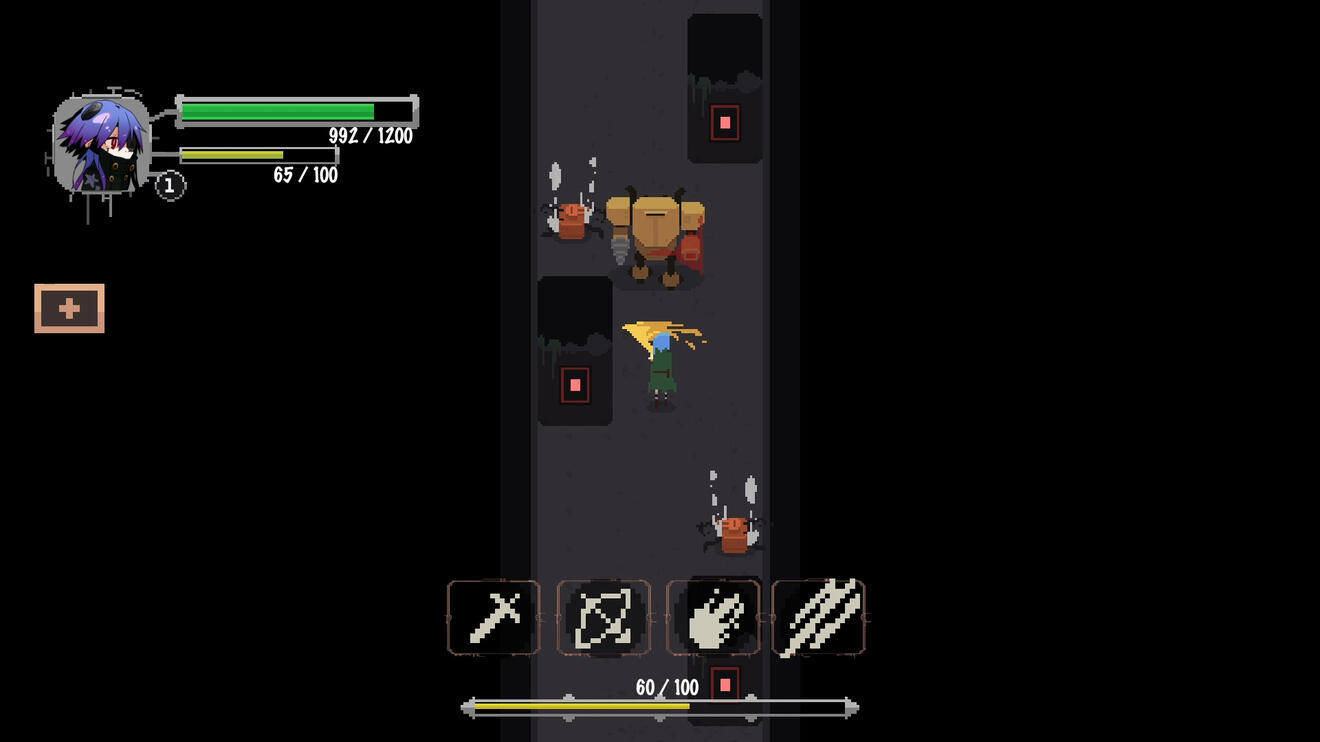The height and width of the screenshot is (742, 1320).
Task: Toggle the armored robot enemy selection
Action: coord(655,235)
